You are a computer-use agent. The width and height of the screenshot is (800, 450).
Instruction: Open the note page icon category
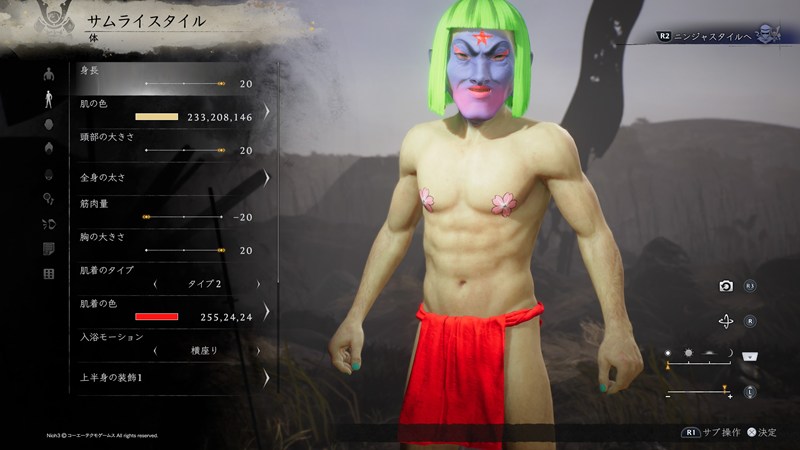click(49, 249)
